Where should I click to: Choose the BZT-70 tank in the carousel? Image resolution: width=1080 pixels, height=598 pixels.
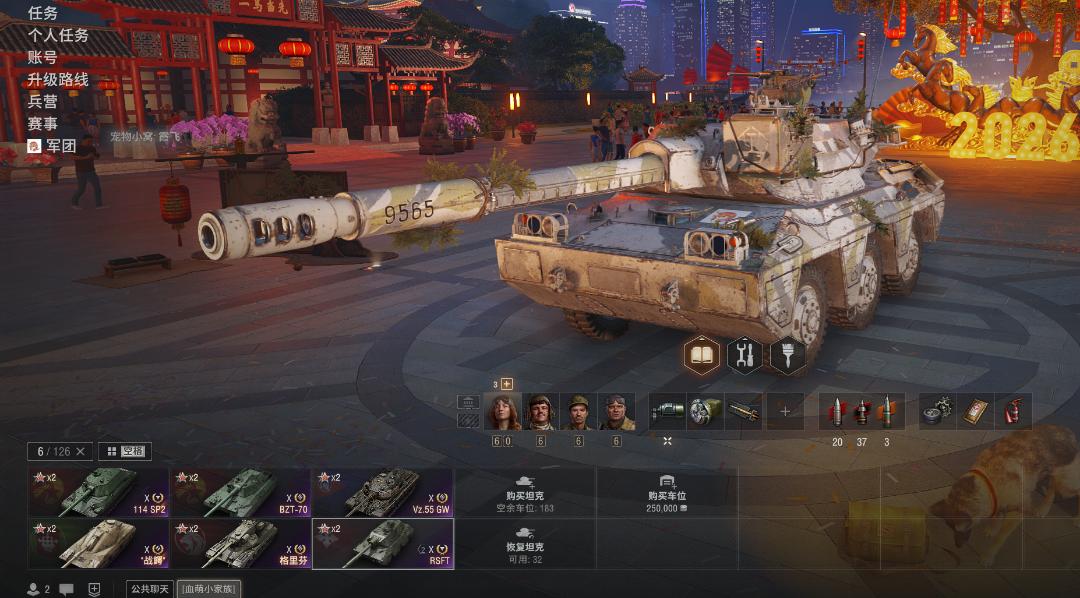(x=240, y=492)
